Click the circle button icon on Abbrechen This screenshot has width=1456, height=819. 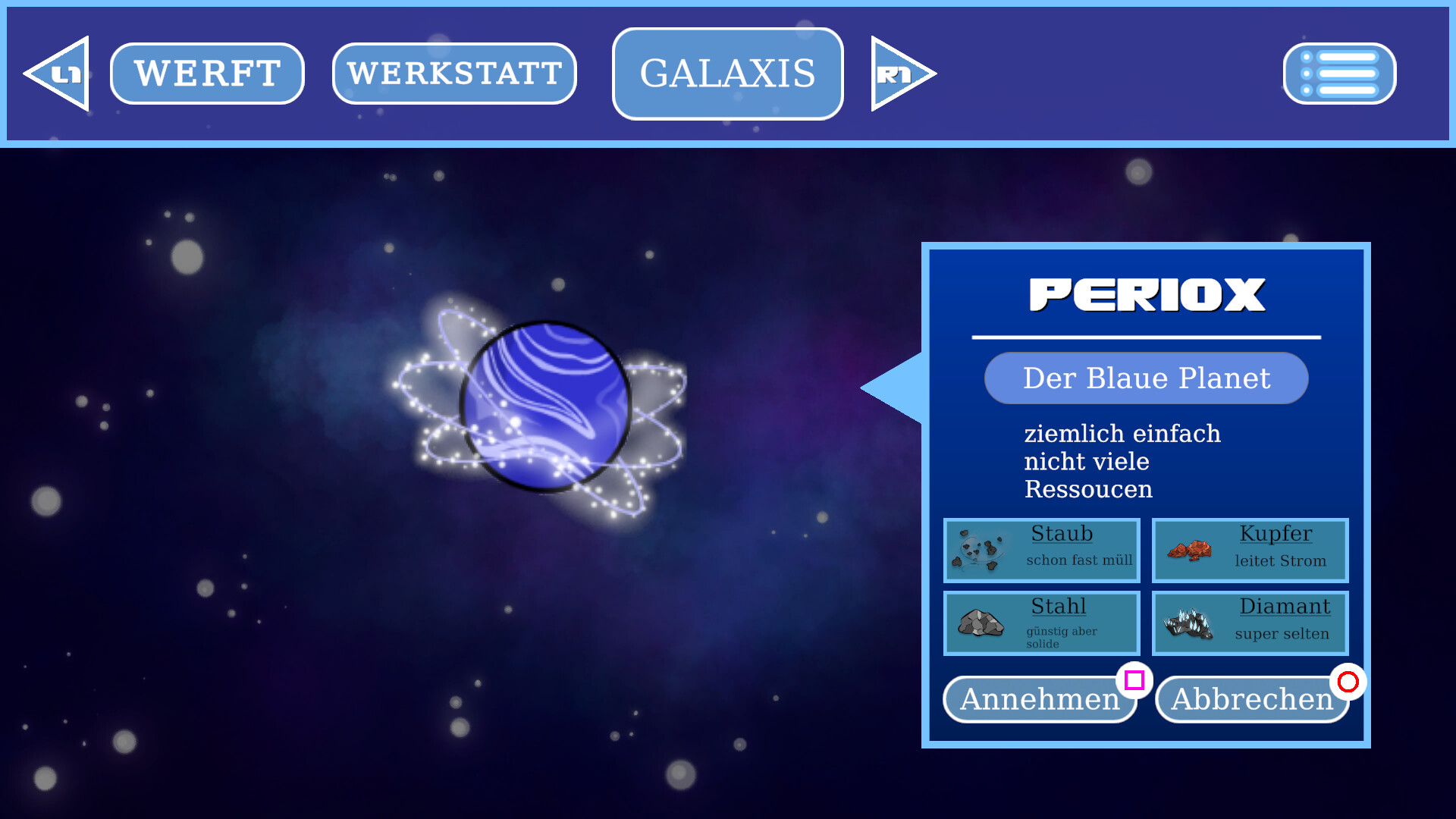point(1348,683)
